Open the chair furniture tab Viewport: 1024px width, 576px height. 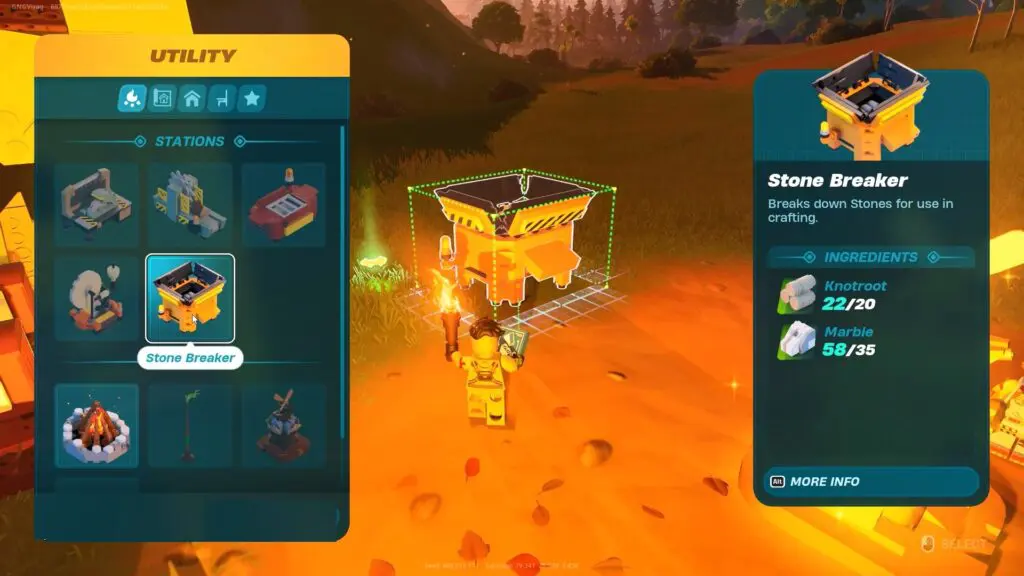[x=222, y=98]
